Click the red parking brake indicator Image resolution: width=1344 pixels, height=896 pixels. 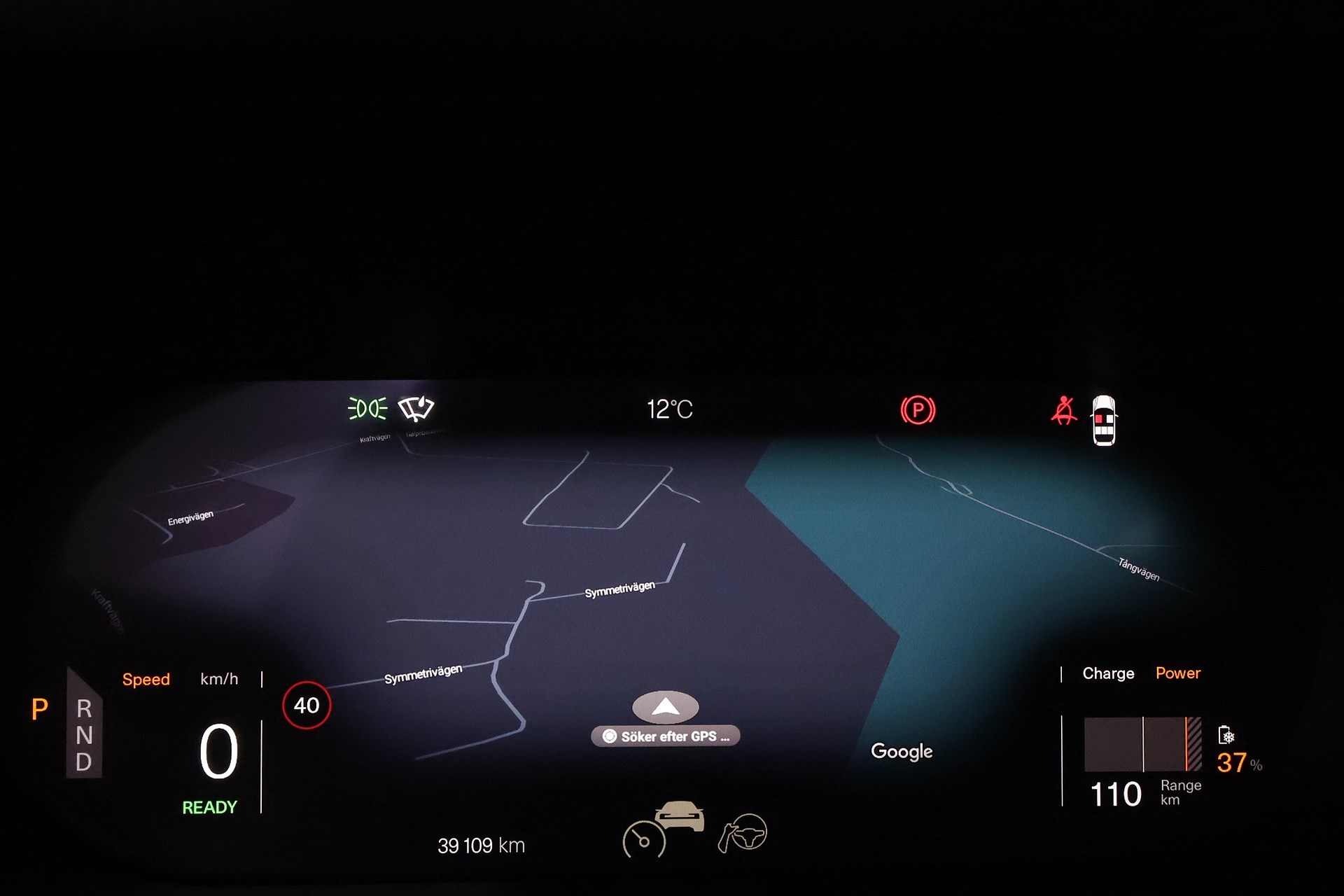918,410
